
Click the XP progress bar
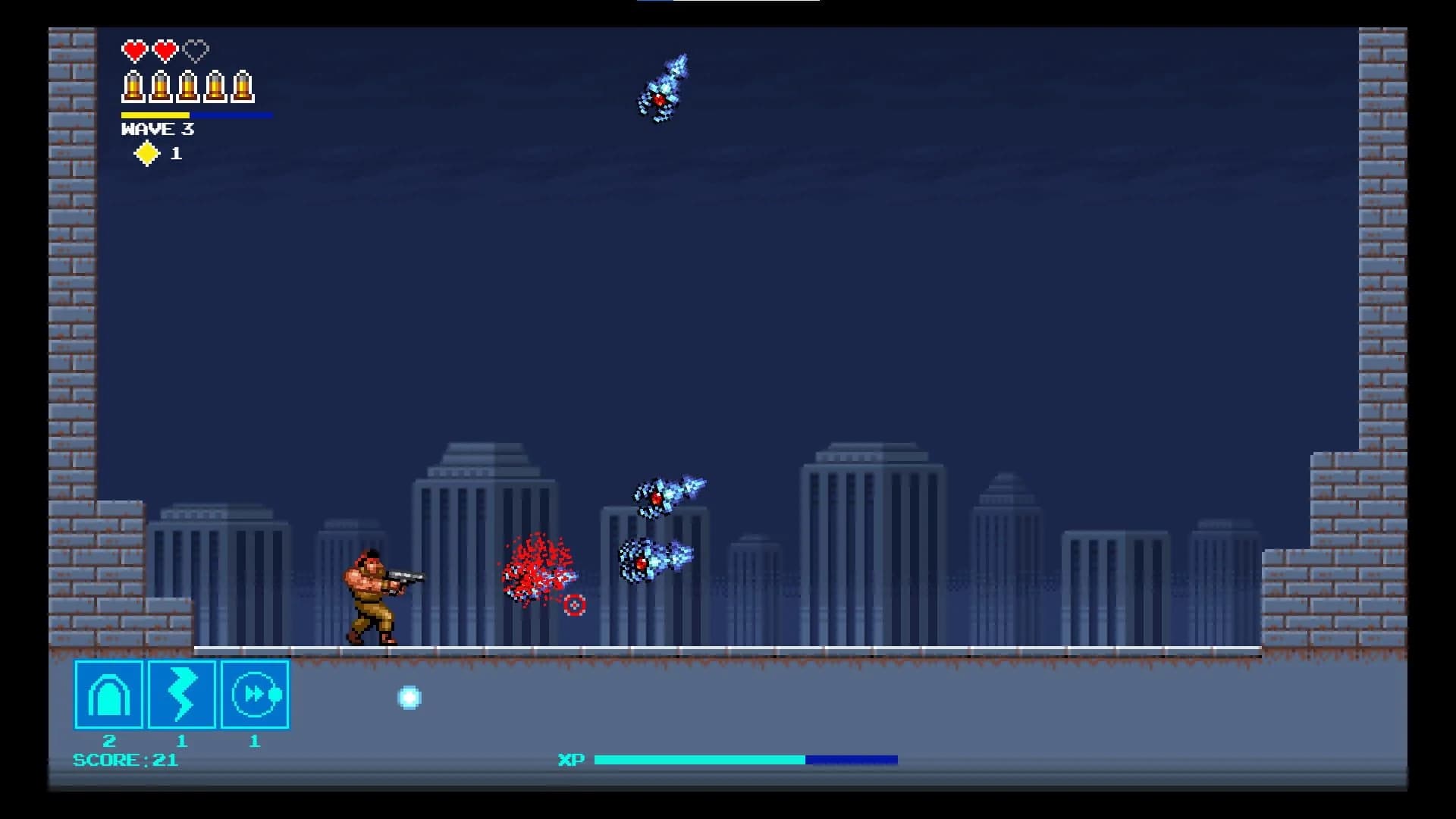point(747,758)
